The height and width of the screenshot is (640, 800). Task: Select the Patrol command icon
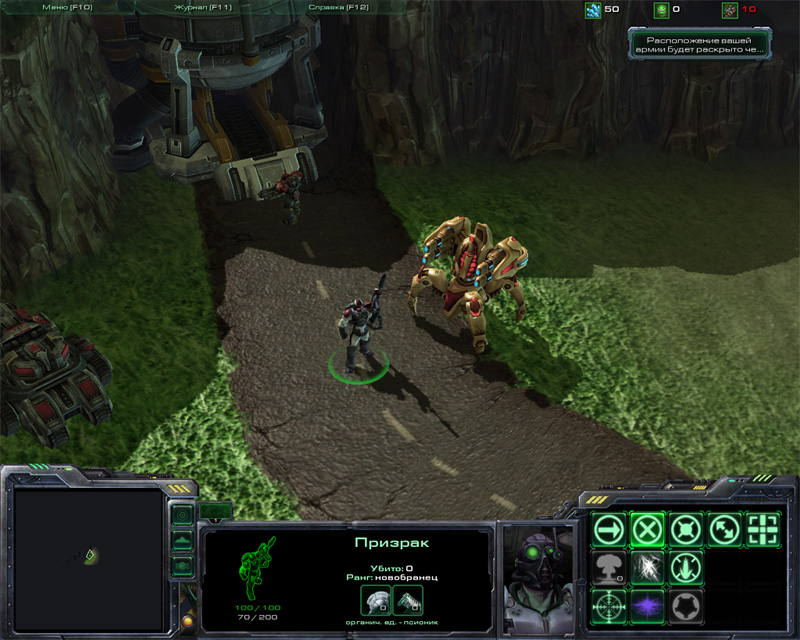click(725, 529)
